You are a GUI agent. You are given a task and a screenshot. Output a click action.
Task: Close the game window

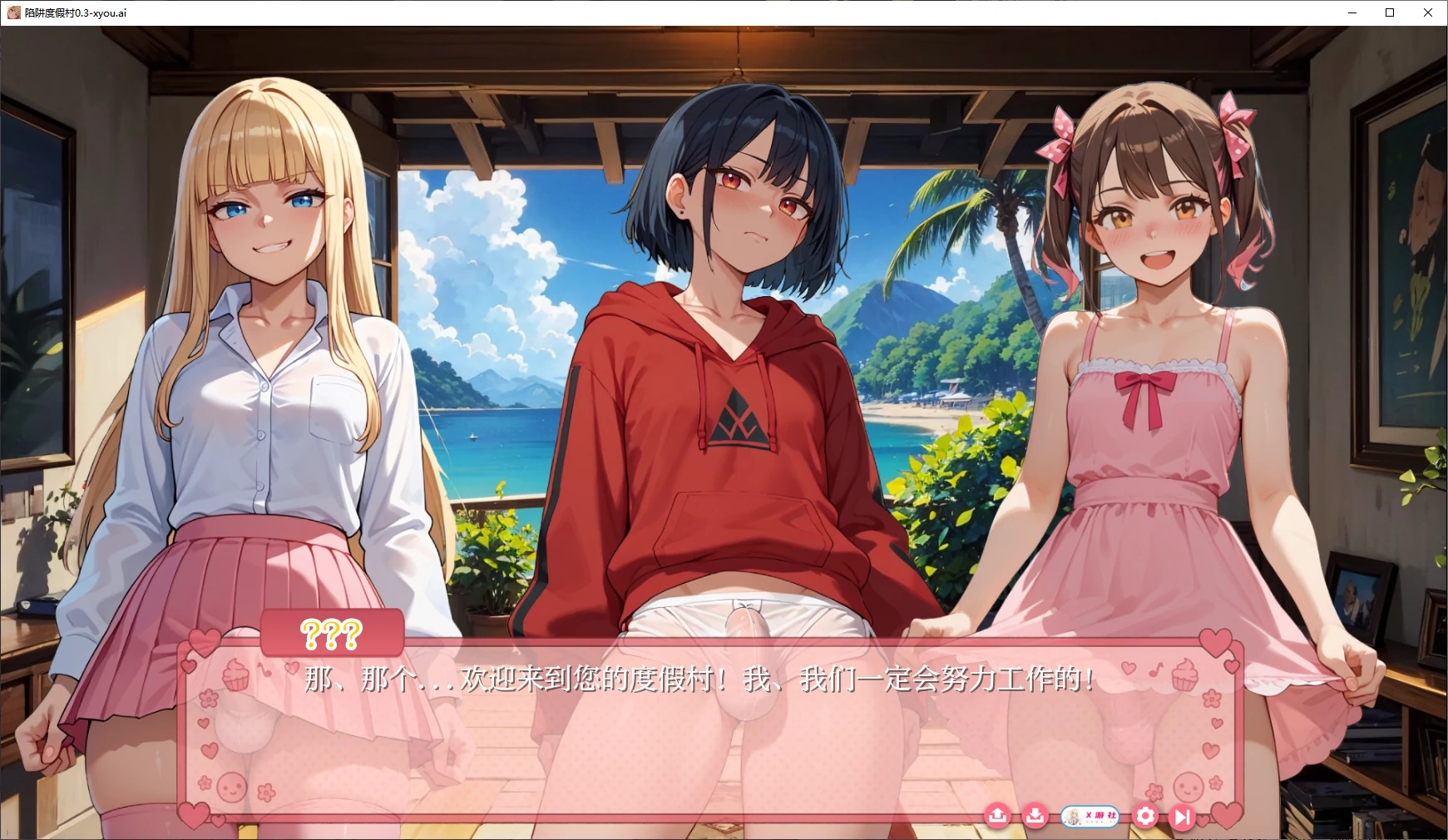coord(1428,12)
